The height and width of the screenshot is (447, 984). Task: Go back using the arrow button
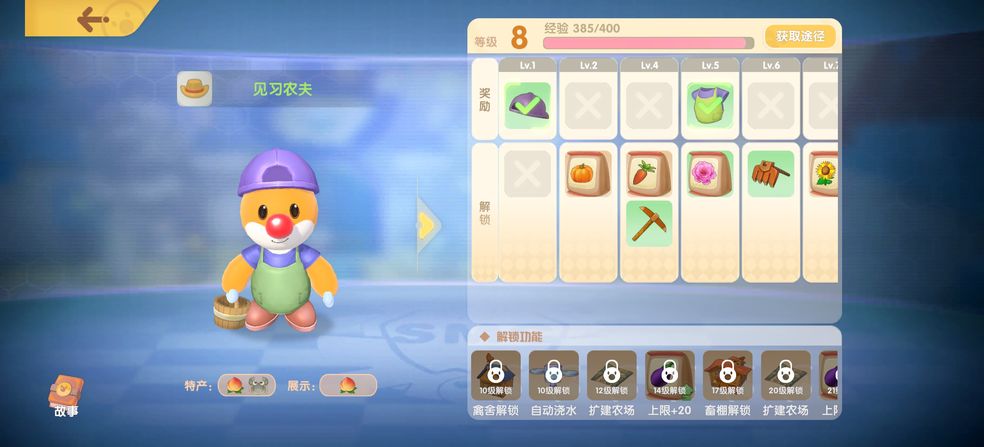pos(93,18)
